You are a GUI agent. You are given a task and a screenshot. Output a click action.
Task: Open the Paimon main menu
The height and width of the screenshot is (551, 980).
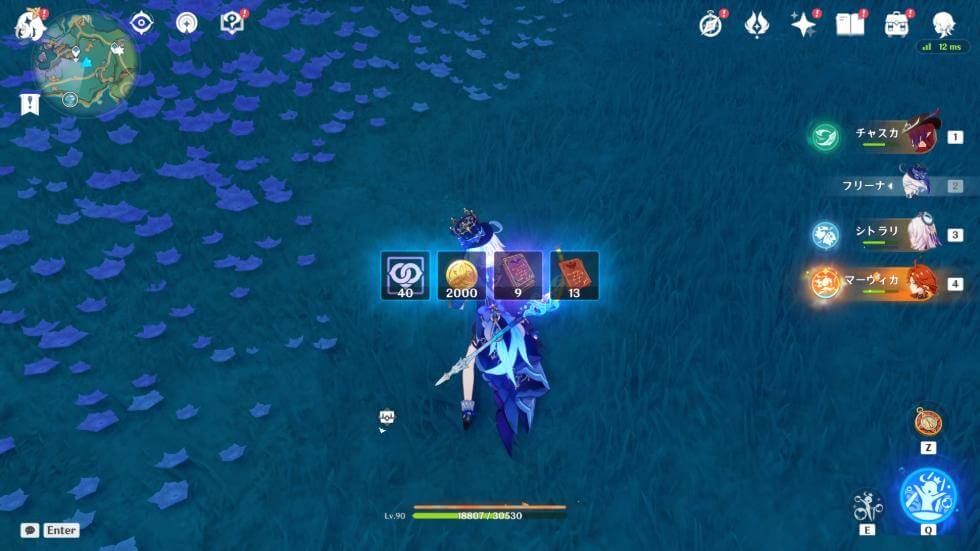pos(28,25)
